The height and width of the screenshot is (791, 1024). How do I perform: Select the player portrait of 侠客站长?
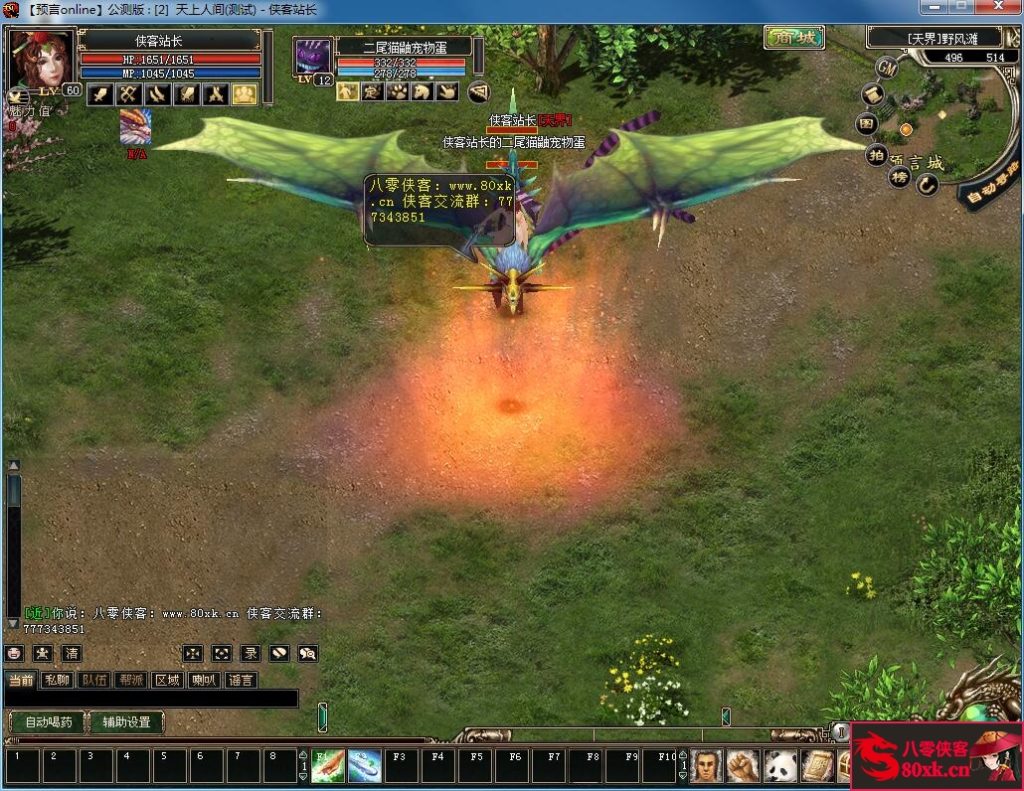pos(40,60)
